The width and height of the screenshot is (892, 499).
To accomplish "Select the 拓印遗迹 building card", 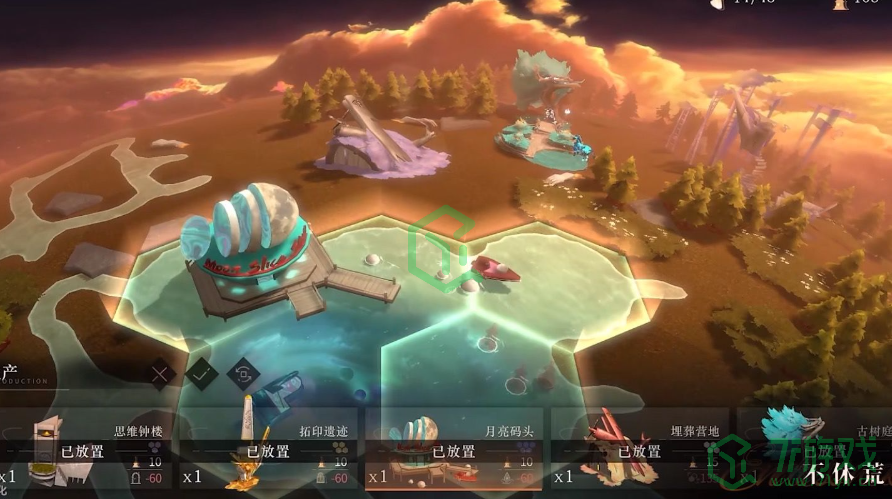I will coord(270,452).
